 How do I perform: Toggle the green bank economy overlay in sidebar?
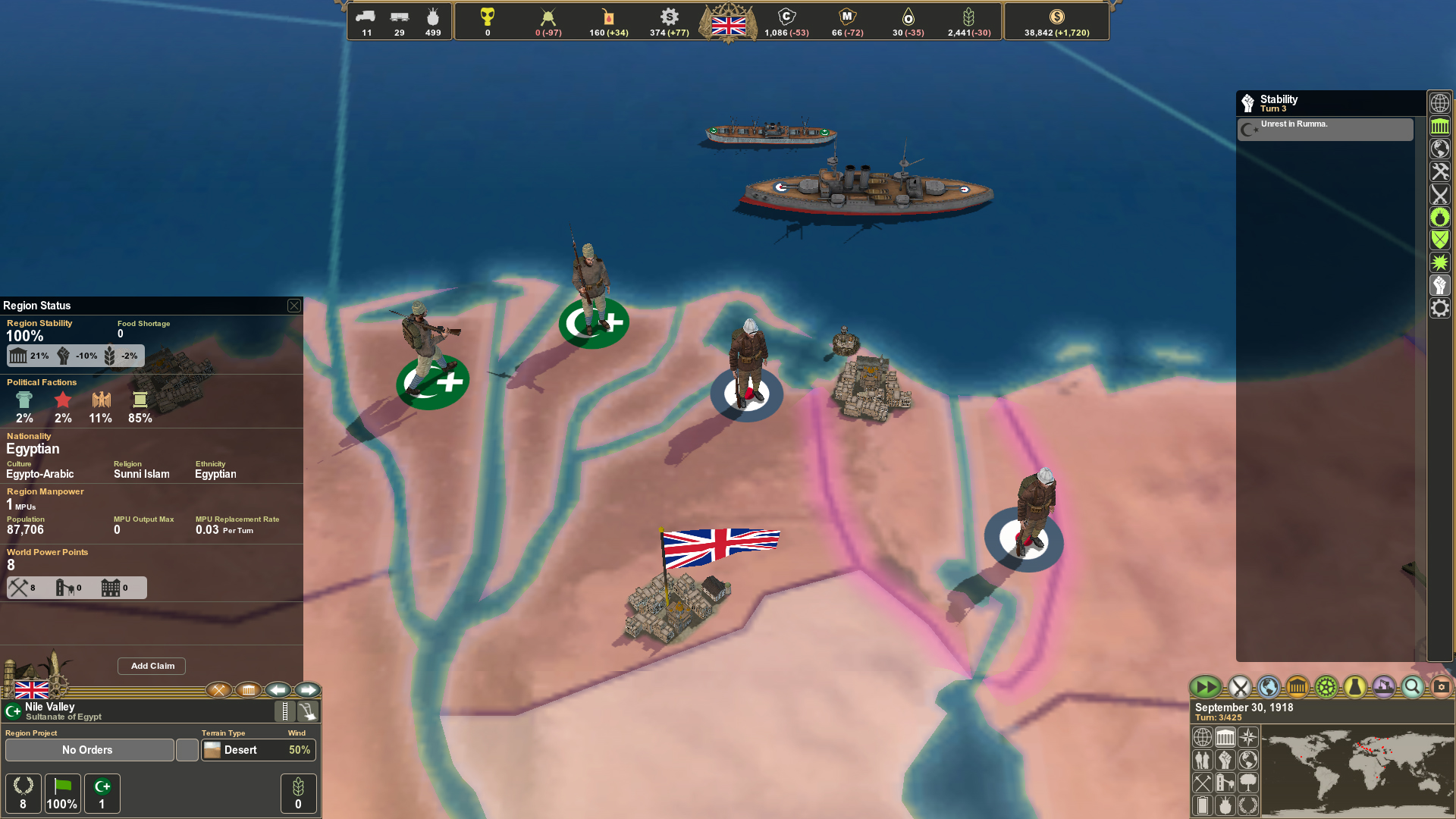[1439, 127]
